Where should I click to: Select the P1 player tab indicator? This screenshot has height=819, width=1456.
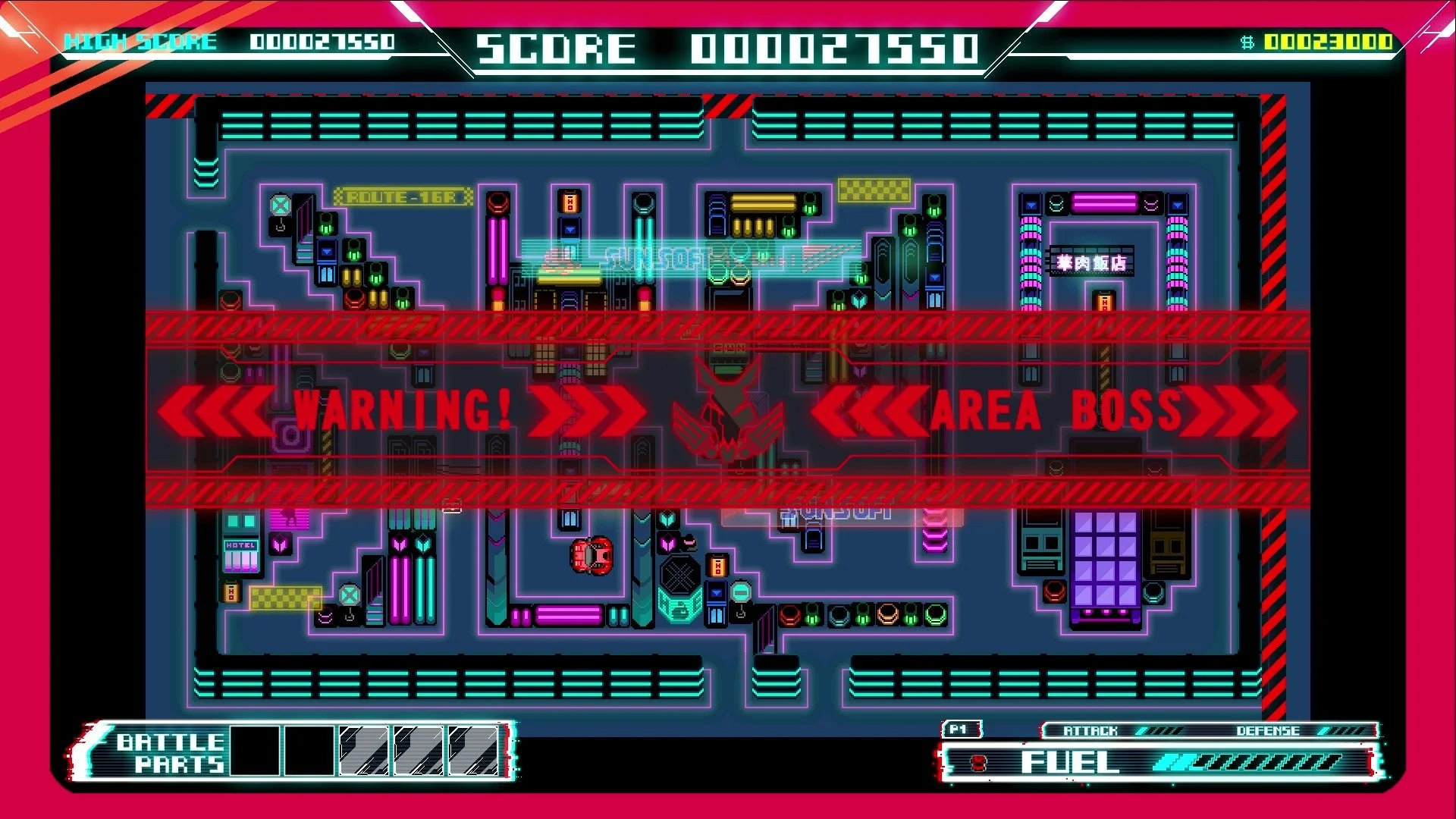coord(962,730)
